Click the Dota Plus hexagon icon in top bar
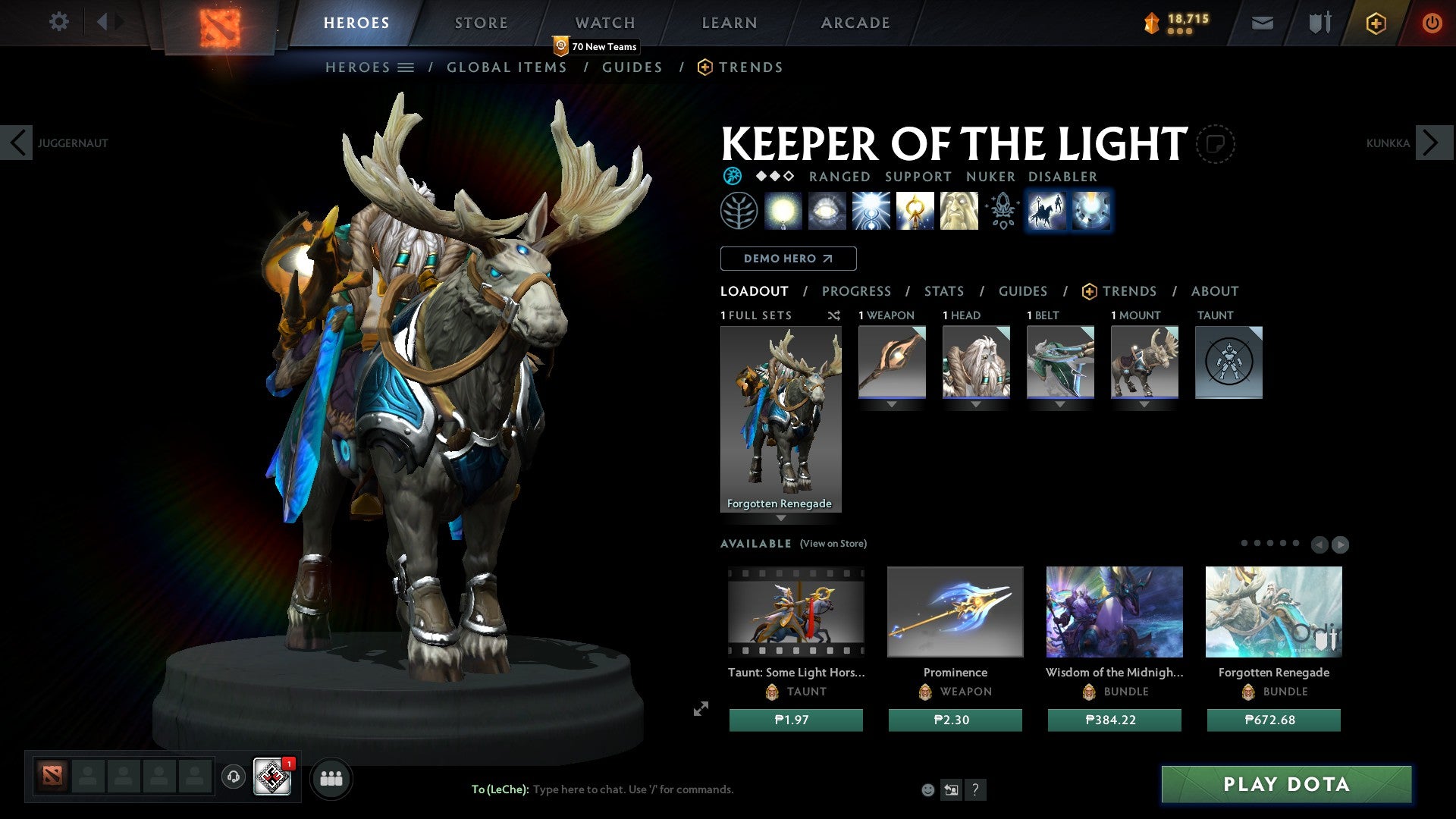The image size is (1456, 819). click(x=1375, y=23)
